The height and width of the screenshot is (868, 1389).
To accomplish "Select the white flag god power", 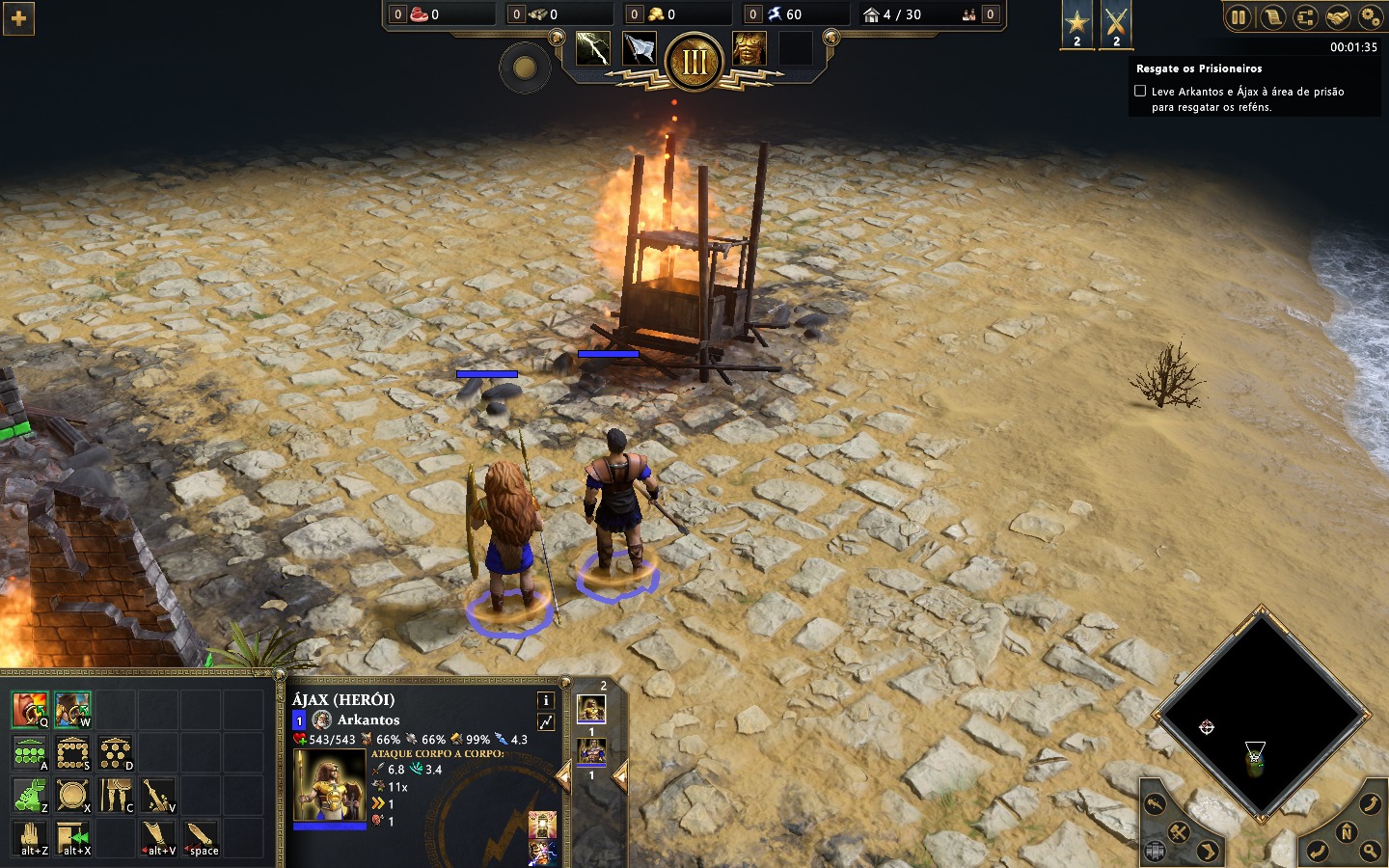I will point(639,48).
